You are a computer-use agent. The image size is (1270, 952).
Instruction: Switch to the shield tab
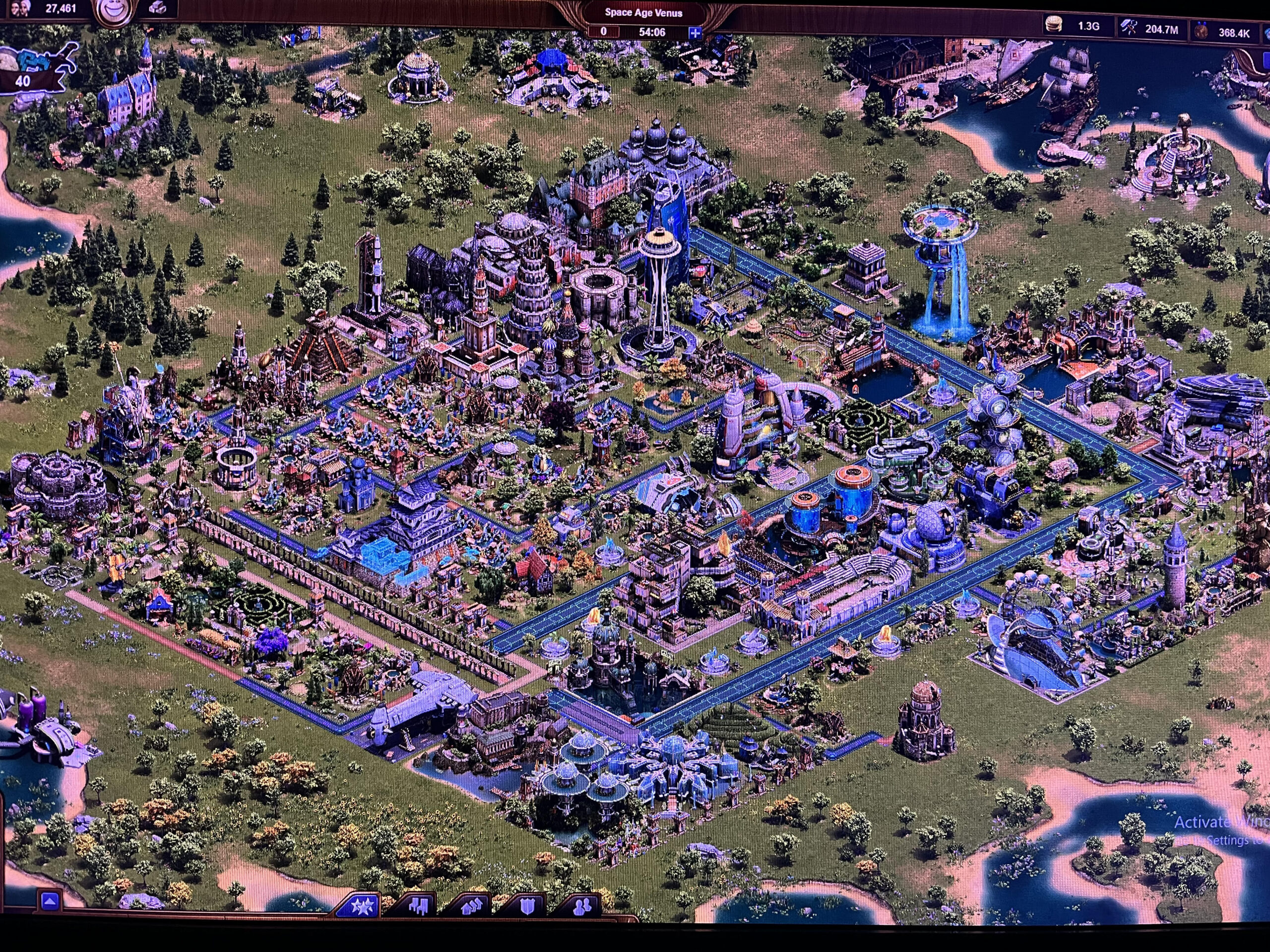527,906
